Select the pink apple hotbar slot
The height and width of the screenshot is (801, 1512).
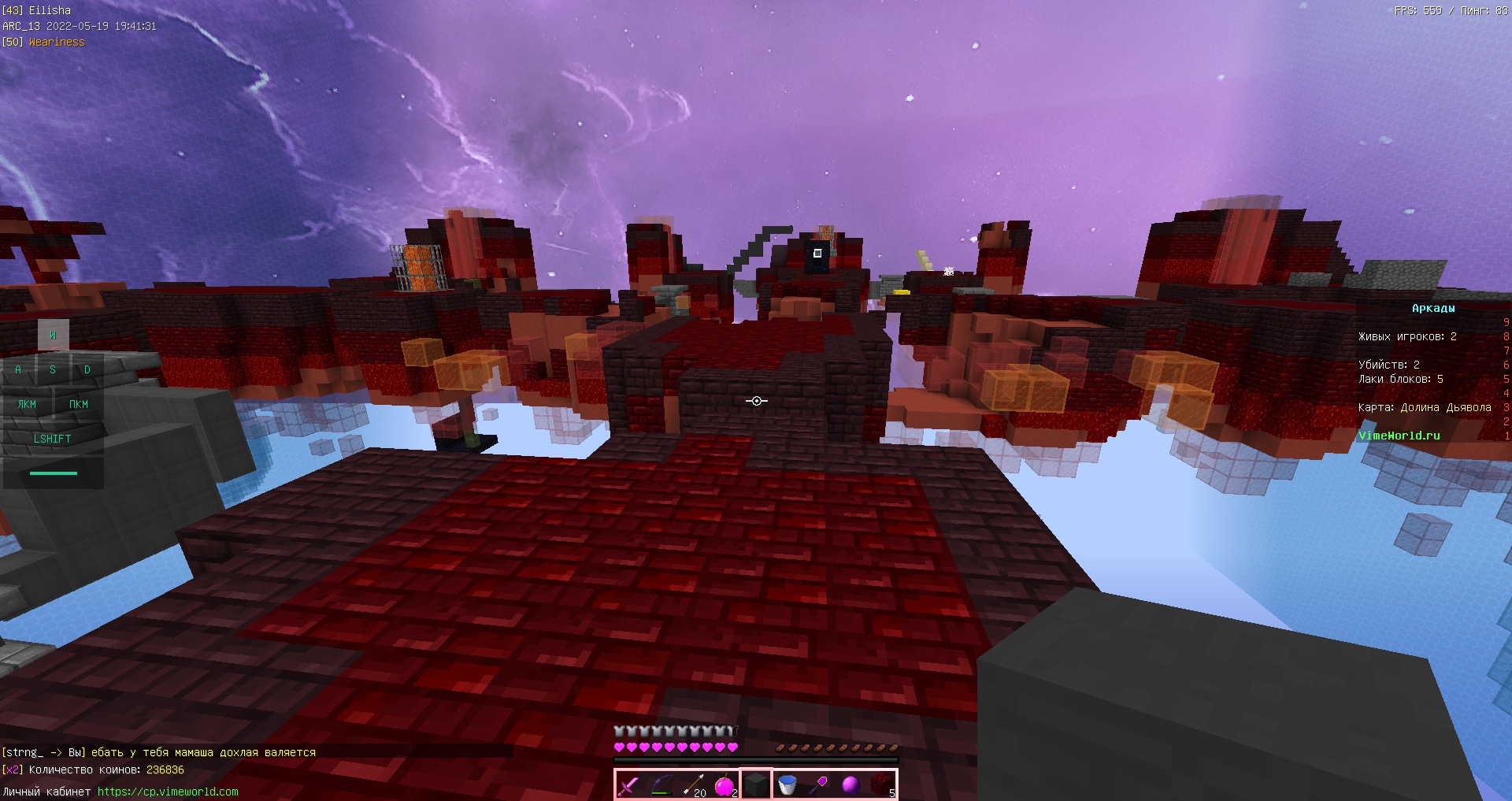[x=724, y=784]
